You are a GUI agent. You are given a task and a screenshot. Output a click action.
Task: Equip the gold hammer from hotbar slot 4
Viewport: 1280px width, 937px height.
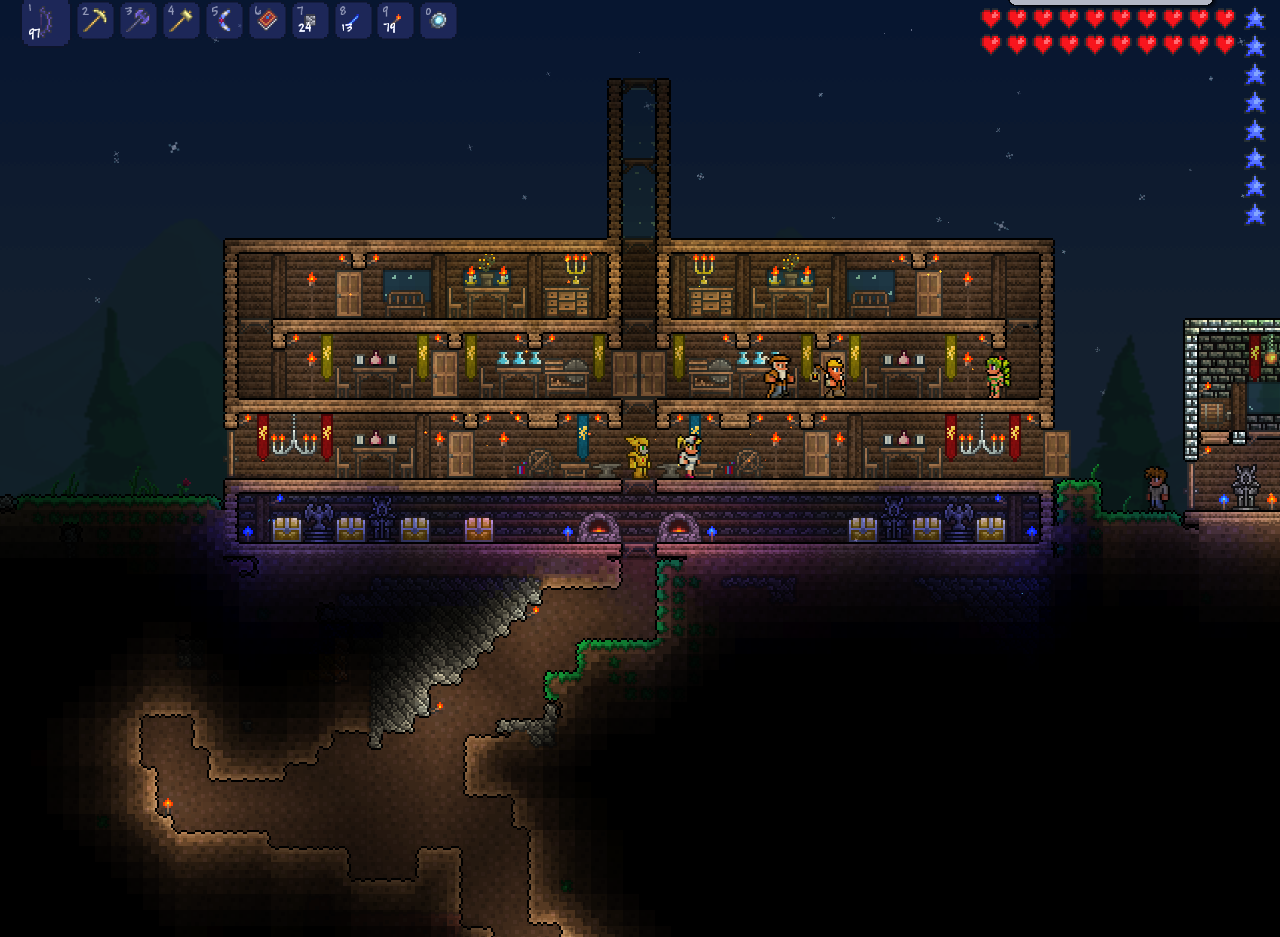(x=181, y=20)
